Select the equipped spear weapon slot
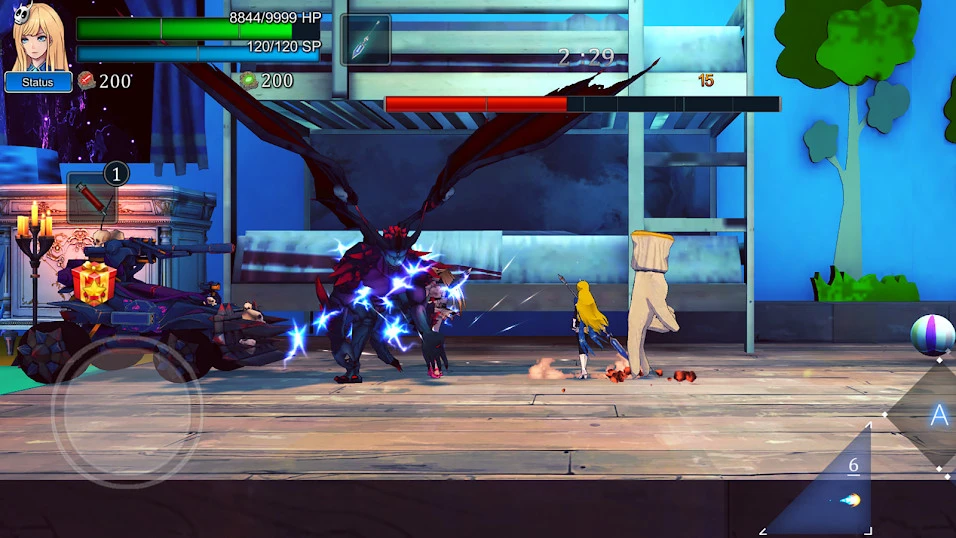The height and width of the screenshot is (538, 956). pos(365,41)
